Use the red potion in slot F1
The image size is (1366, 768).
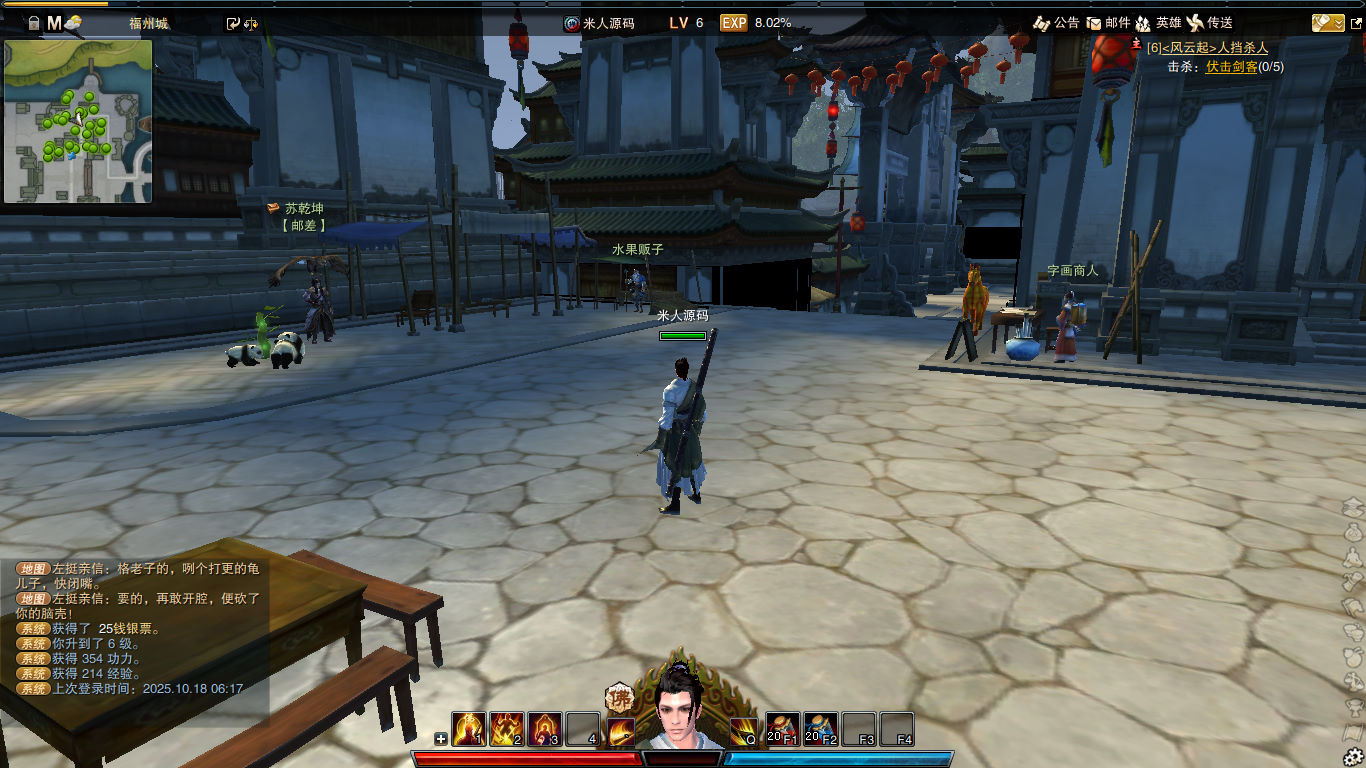point(782,729)
